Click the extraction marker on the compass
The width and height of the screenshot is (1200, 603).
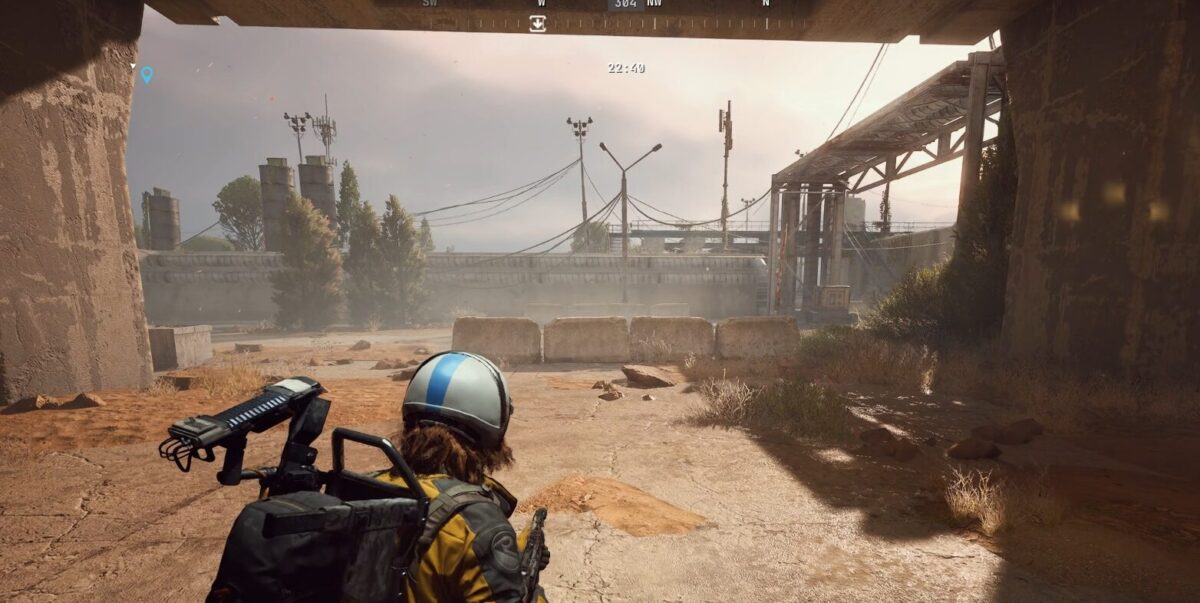537,22
